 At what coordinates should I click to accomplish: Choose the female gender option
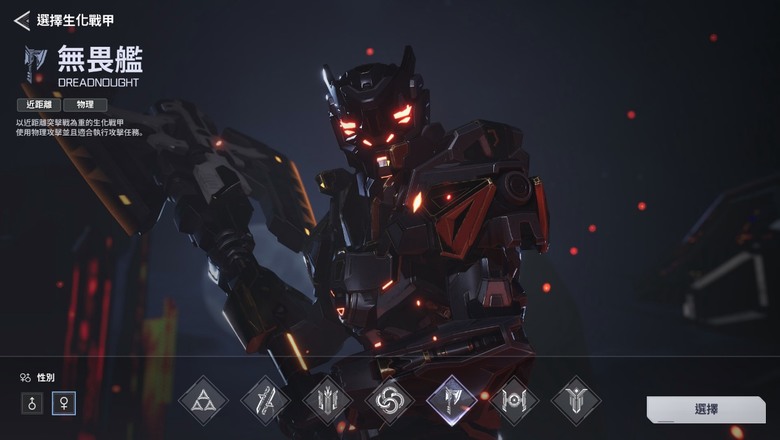coord(66,405)
